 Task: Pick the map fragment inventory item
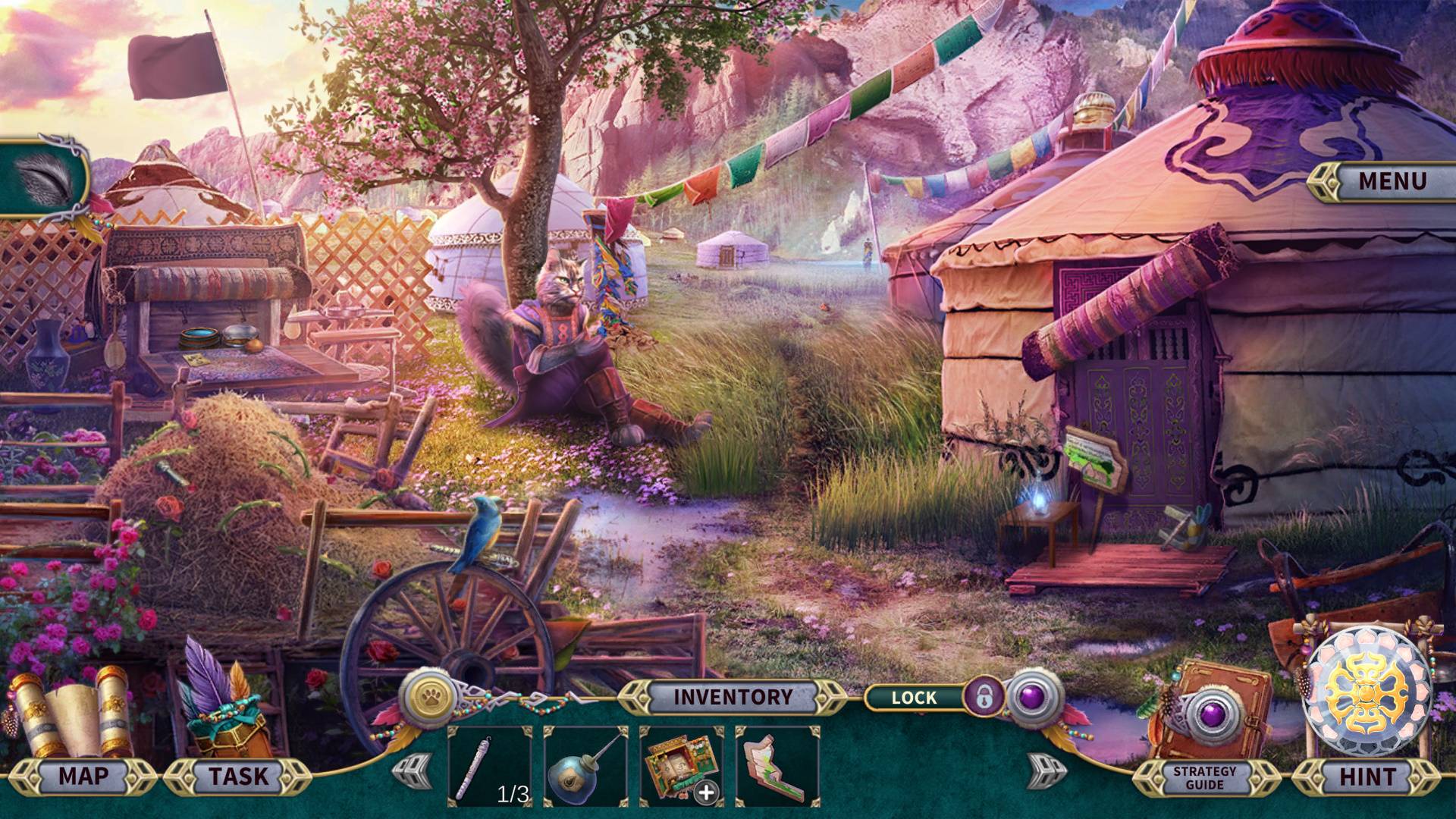[776, 766]
